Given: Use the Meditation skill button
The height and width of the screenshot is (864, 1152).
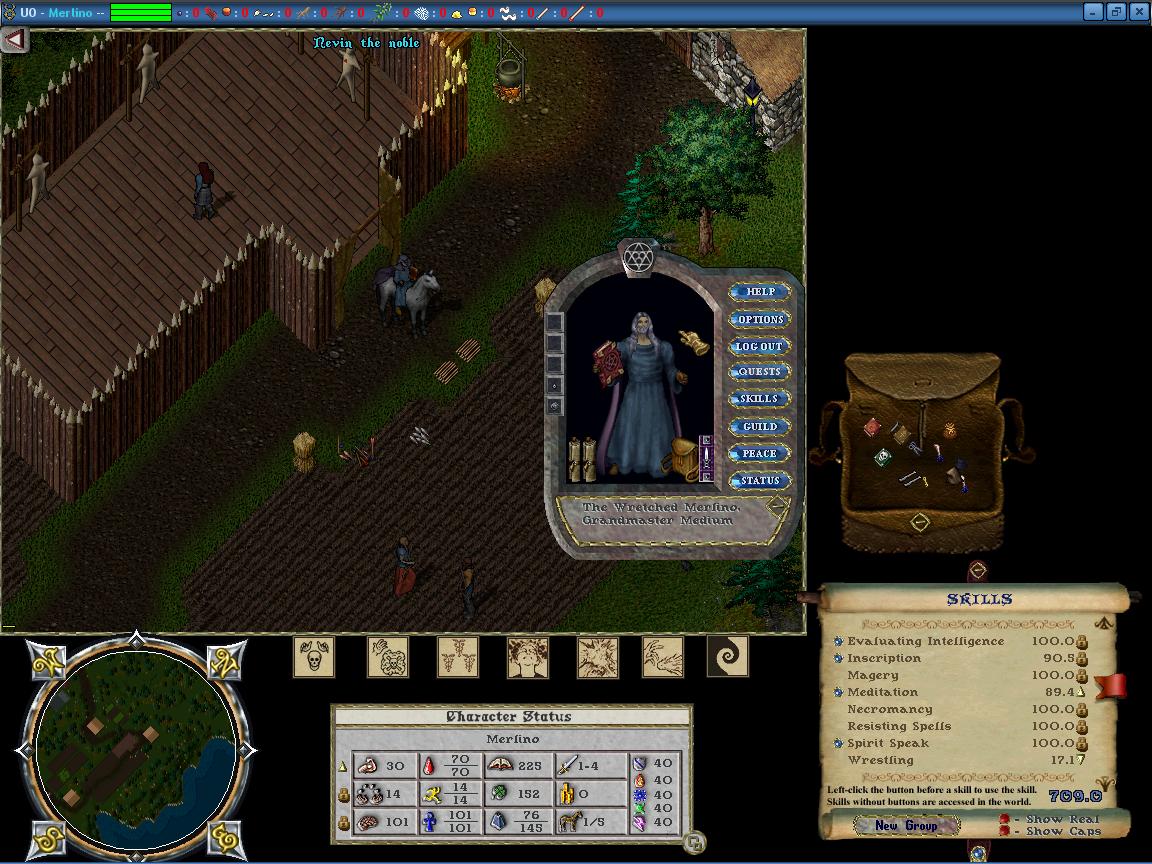Looking at the screenshot, I should click(x=838, y=692).
